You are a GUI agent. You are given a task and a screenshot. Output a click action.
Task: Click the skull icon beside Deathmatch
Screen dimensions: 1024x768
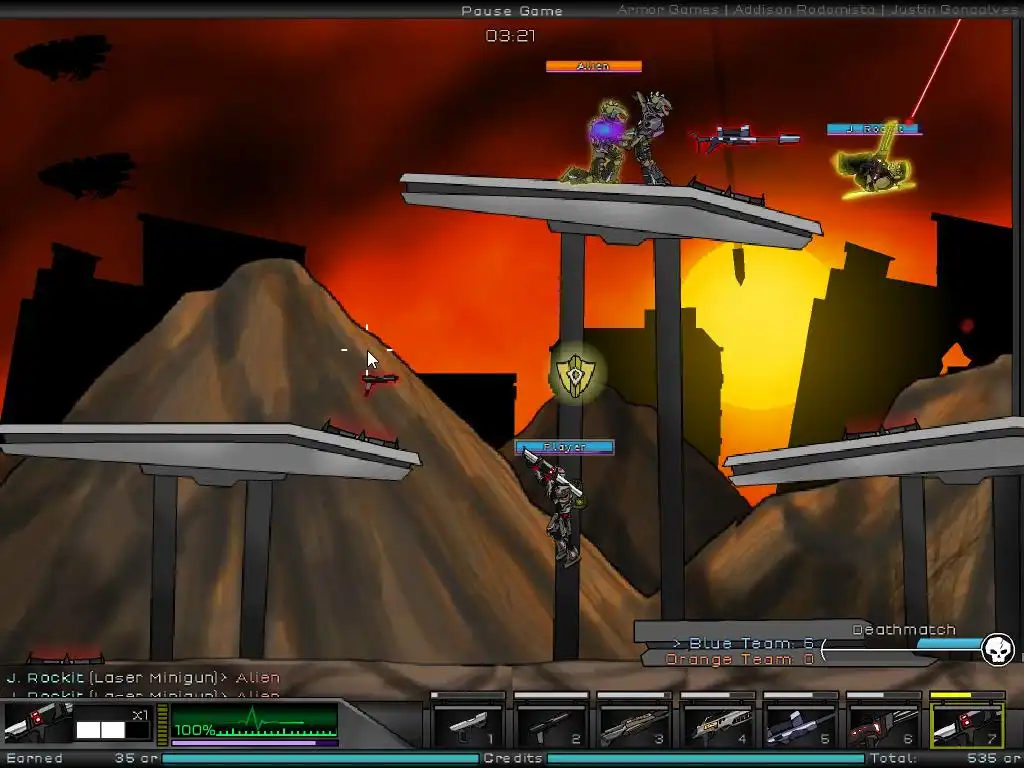coord(998,649)
